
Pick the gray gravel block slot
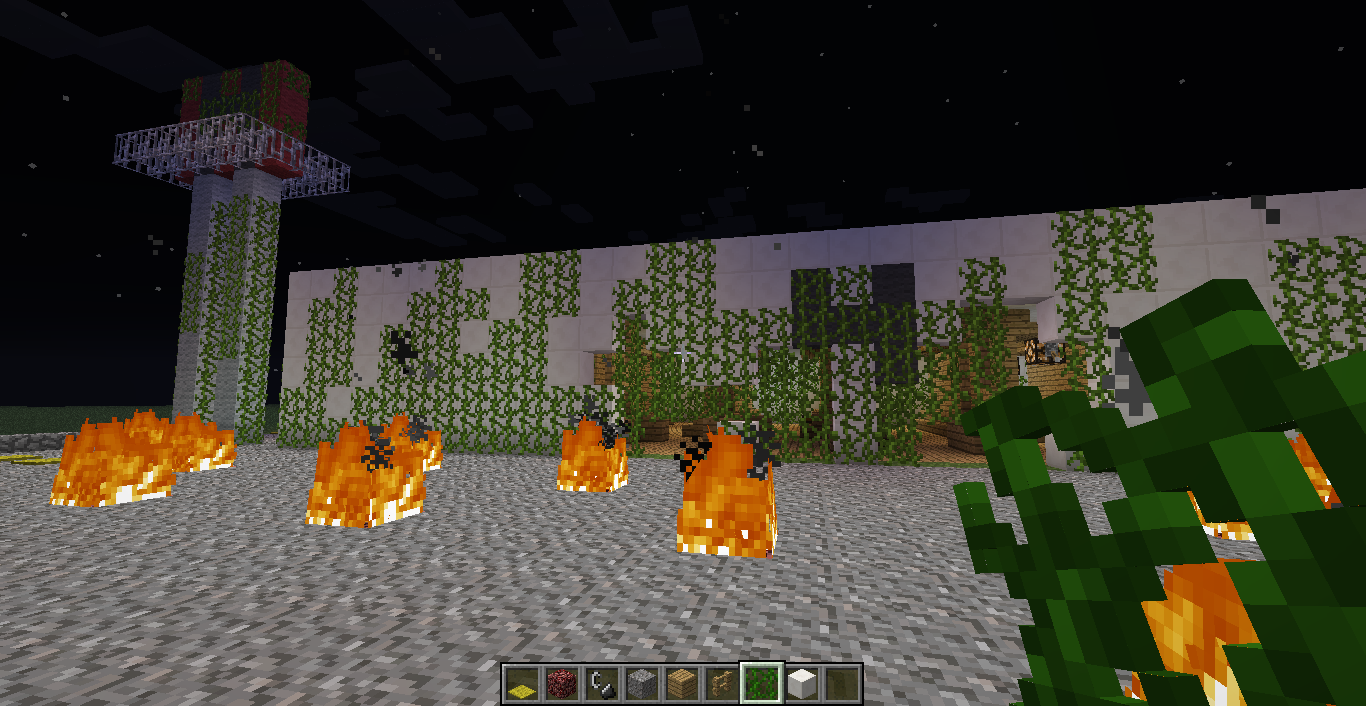pos(641,684)
